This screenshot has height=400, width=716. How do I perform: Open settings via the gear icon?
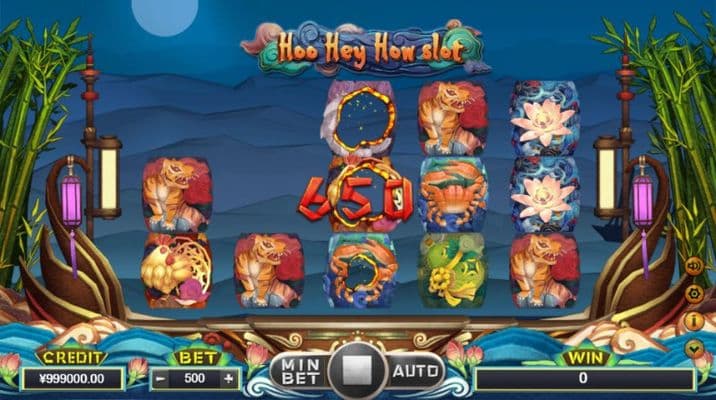(693, 294)
